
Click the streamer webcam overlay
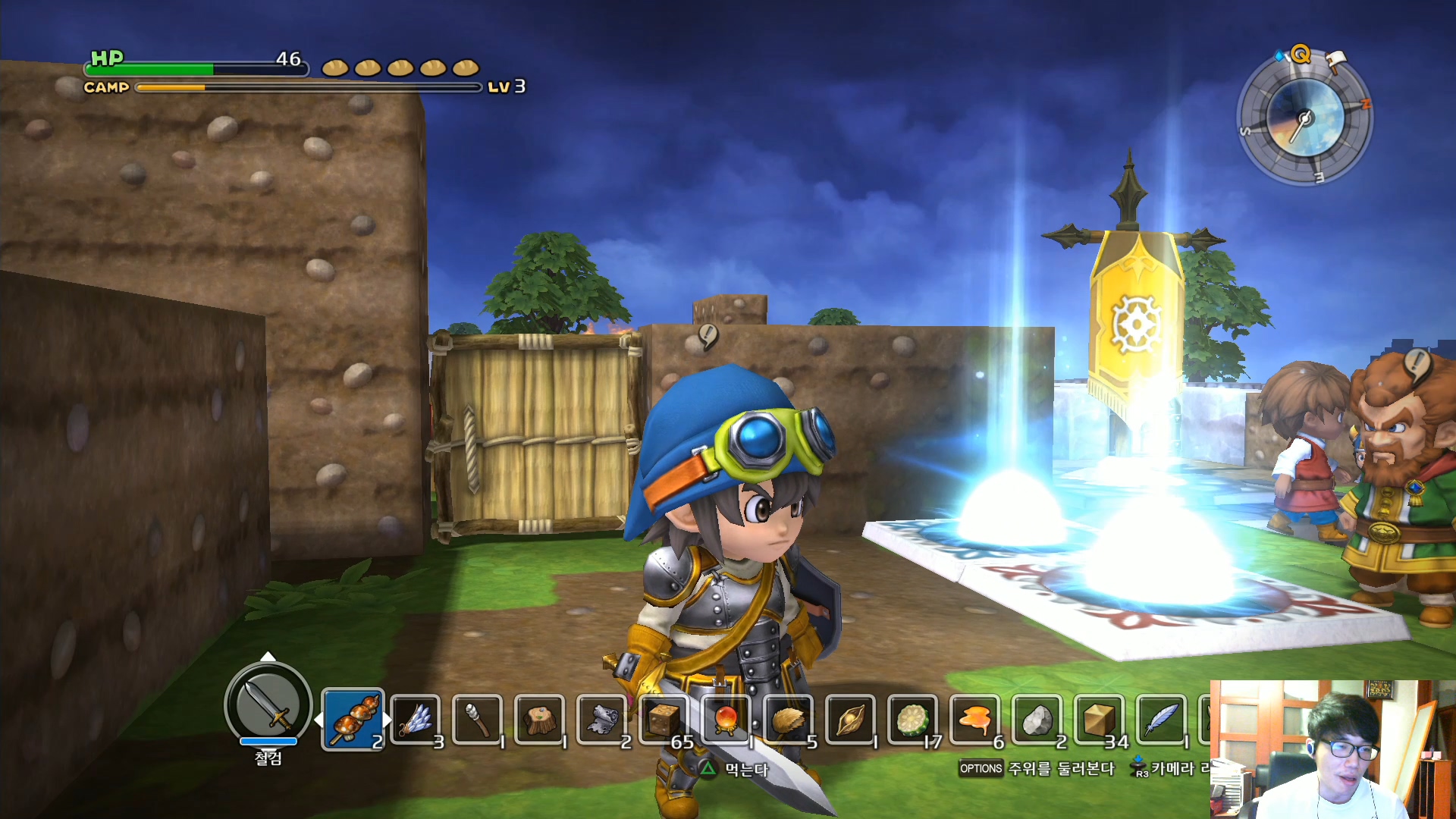point(1332,749)
